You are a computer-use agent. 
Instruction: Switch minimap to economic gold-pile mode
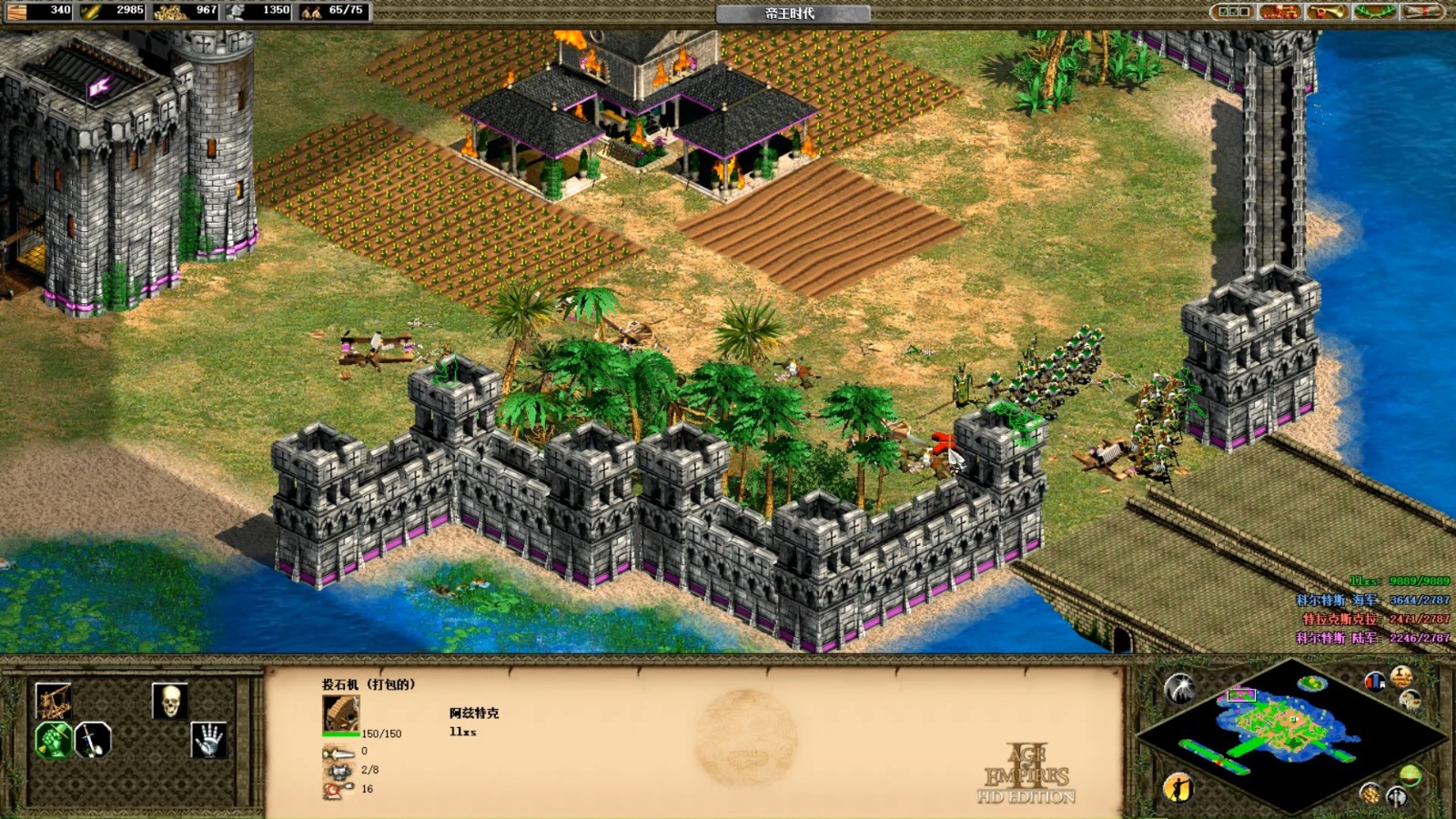point(1370,794)
